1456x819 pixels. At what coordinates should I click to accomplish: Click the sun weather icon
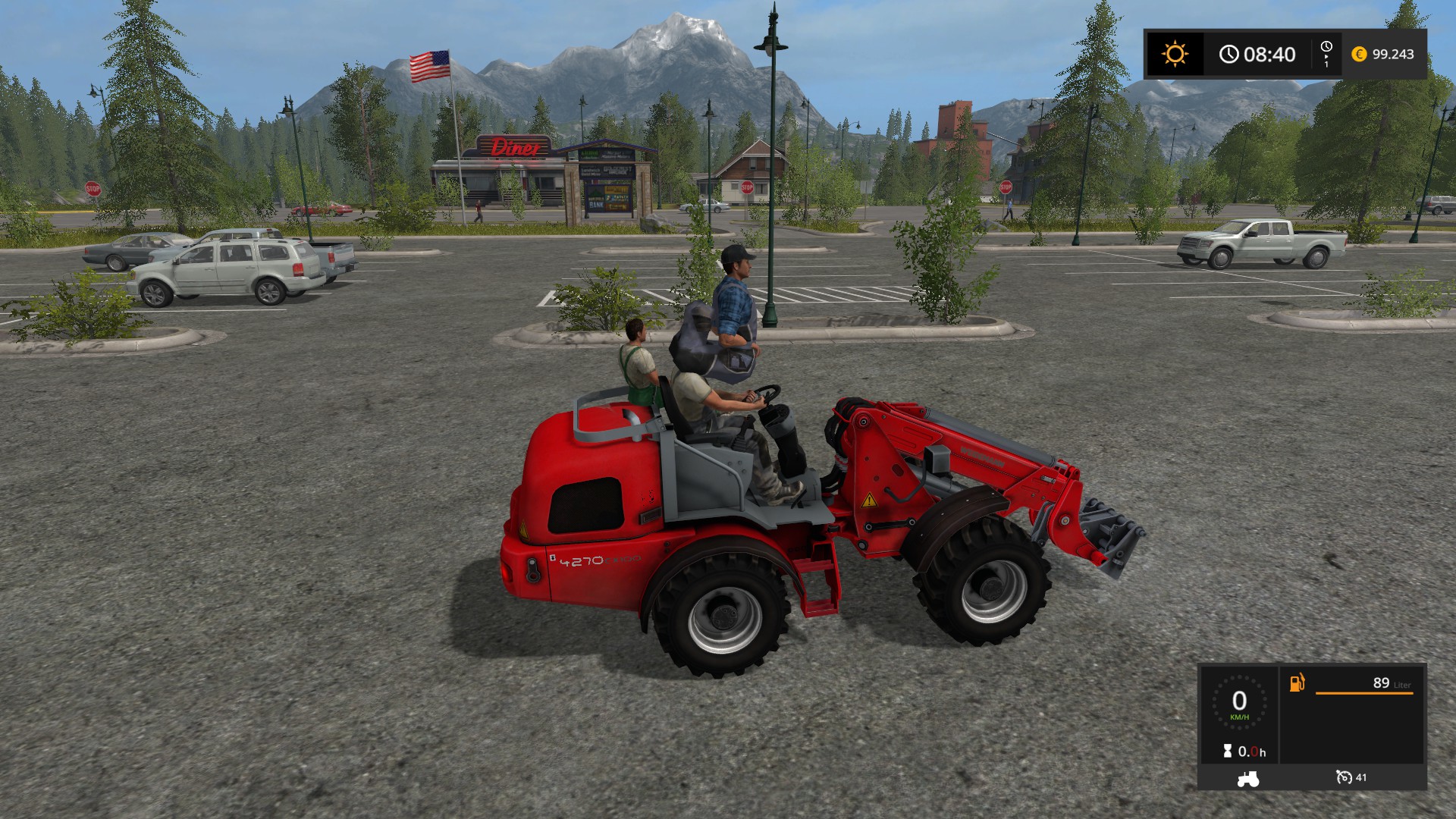pos(1175,54)
